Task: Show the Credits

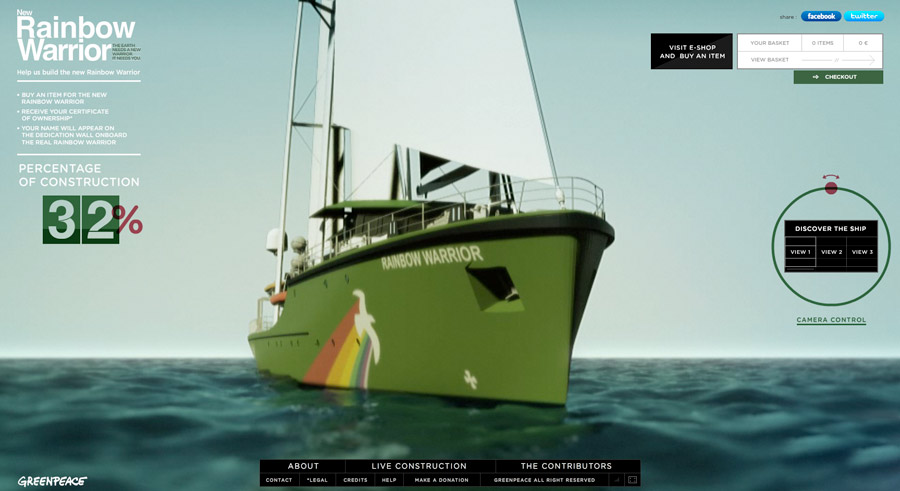Action: click(x=355, y=480)
